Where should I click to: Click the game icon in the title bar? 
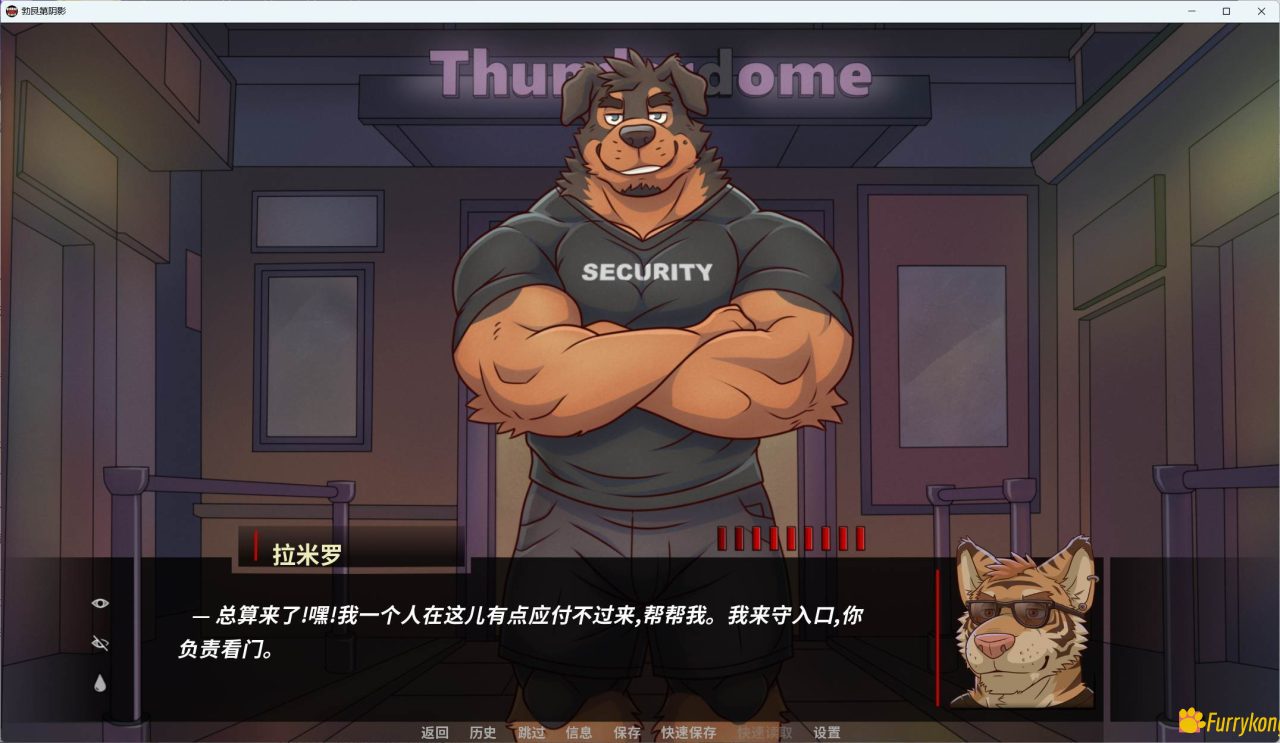click(x=12, y=11)
